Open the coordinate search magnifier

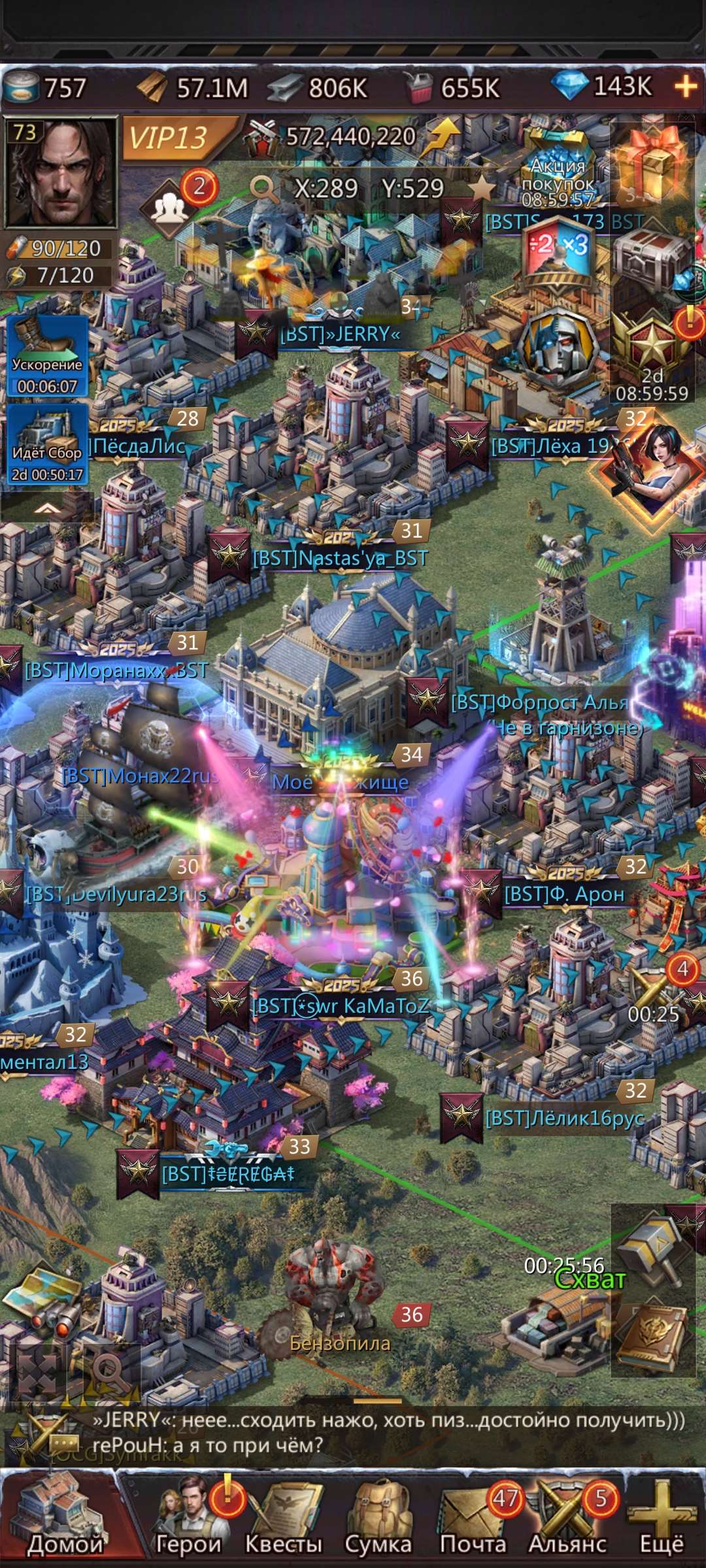(x=264, y=189)
